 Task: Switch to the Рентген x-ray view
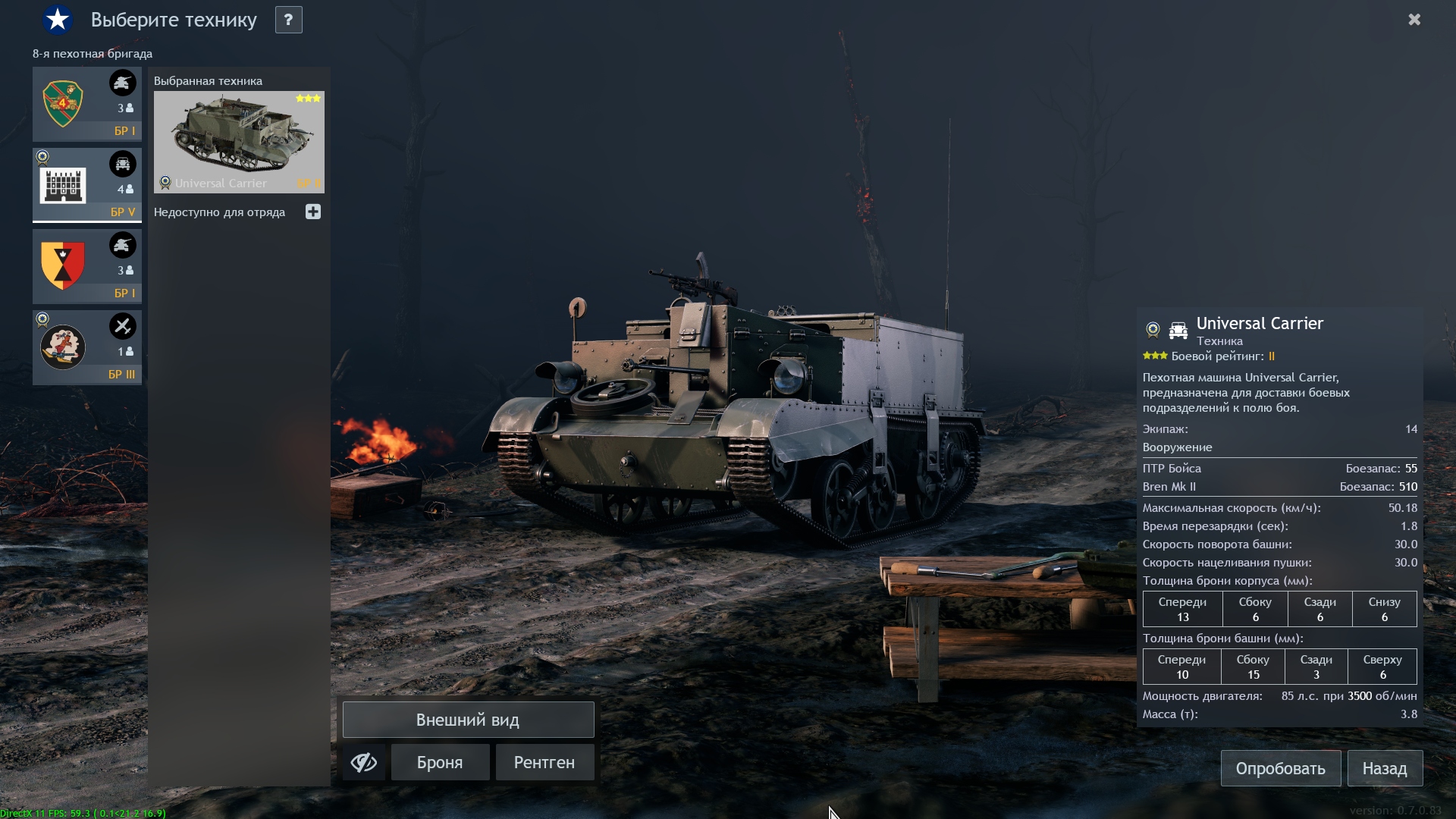click(x=544, y=762)
